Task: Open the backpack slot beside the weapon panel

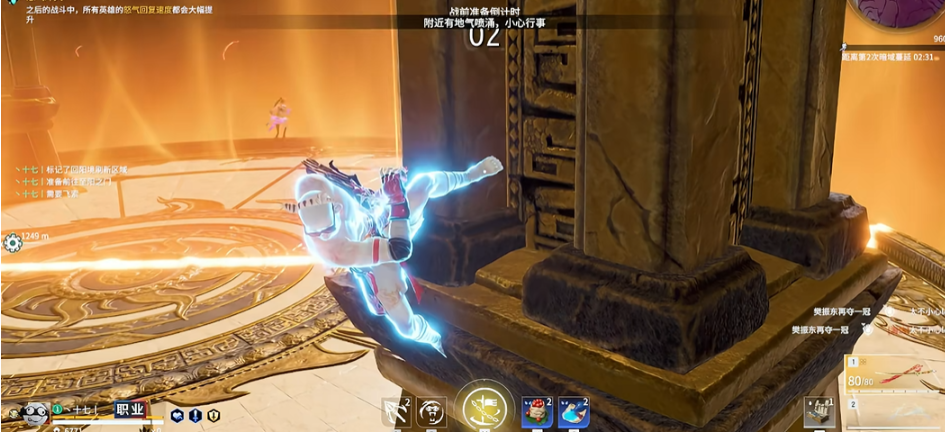Action: pos(818,412)
